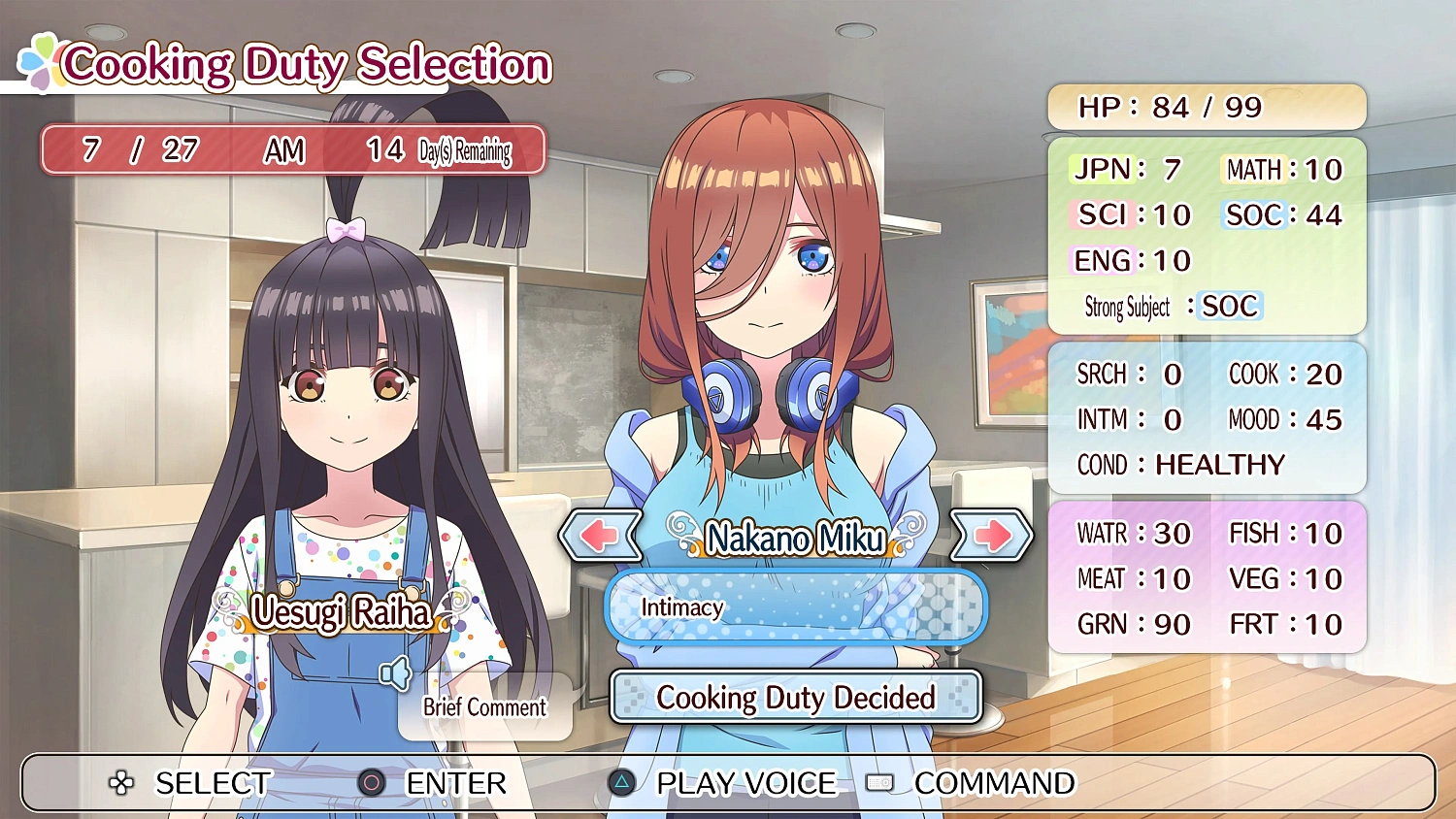Confirm with the Cooking Duty Decided button
Viewport: 1456px width, 819px height.
point(795,697)
